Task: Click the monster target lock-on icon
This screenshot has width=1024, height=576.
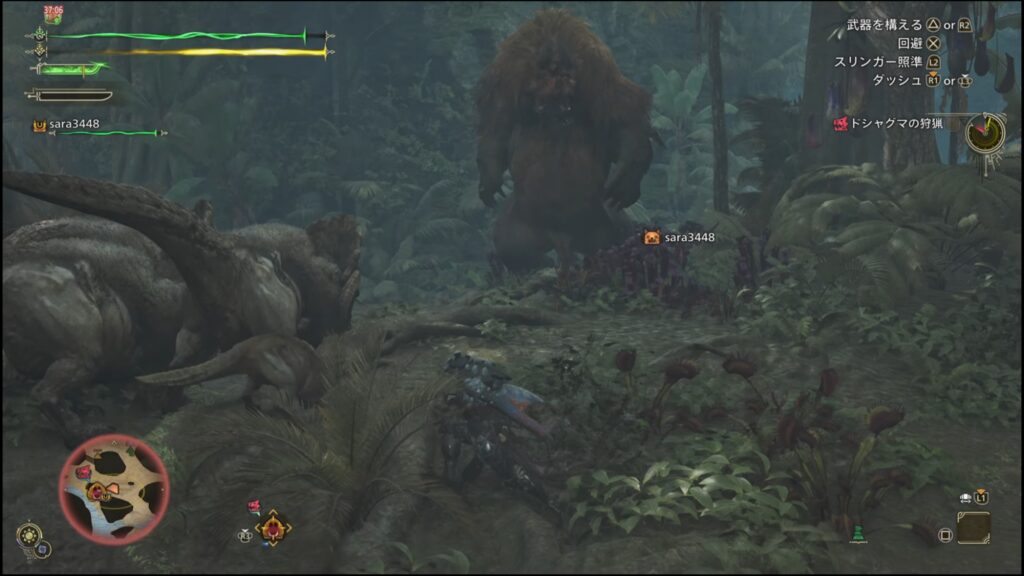Action: tap(272, 527)
